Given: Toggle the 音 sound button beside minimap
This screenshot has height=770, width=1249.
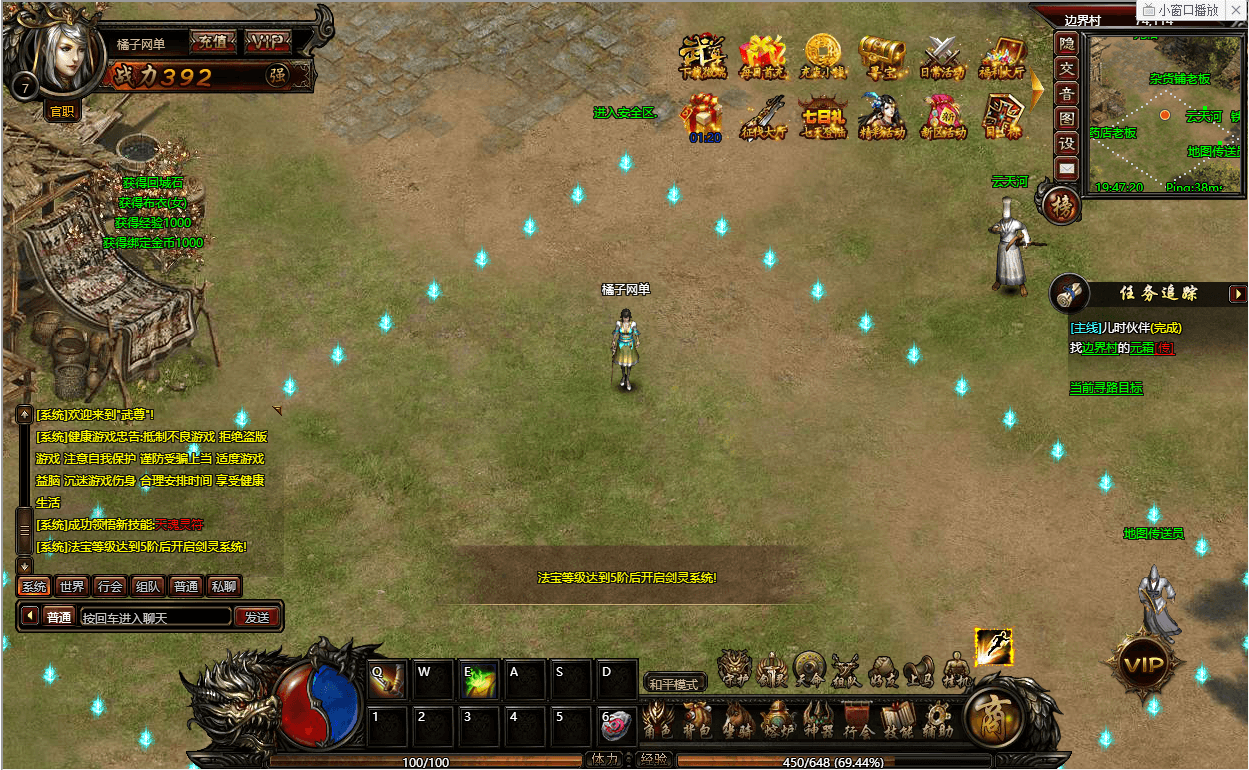Looking at the screenshot, I should [x=1067, y=94].
